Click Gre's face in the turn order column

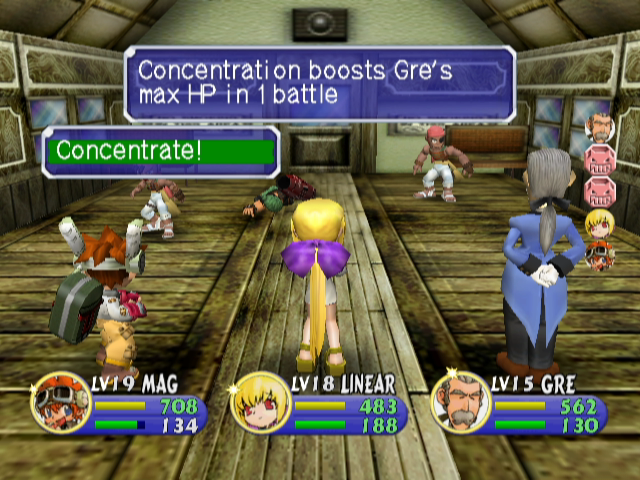click(597, 127)
